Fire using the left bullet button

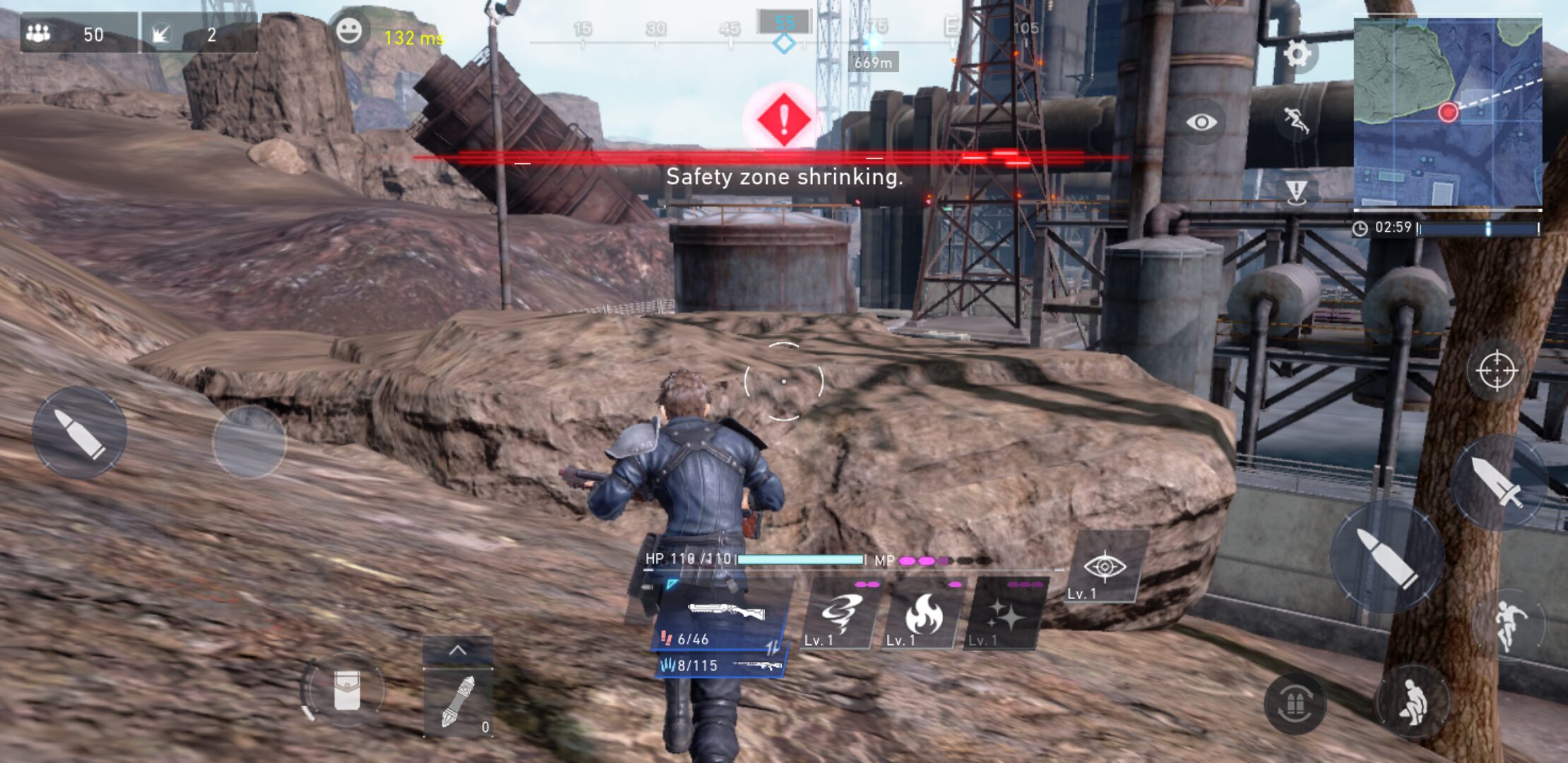[x=79, y=432]
